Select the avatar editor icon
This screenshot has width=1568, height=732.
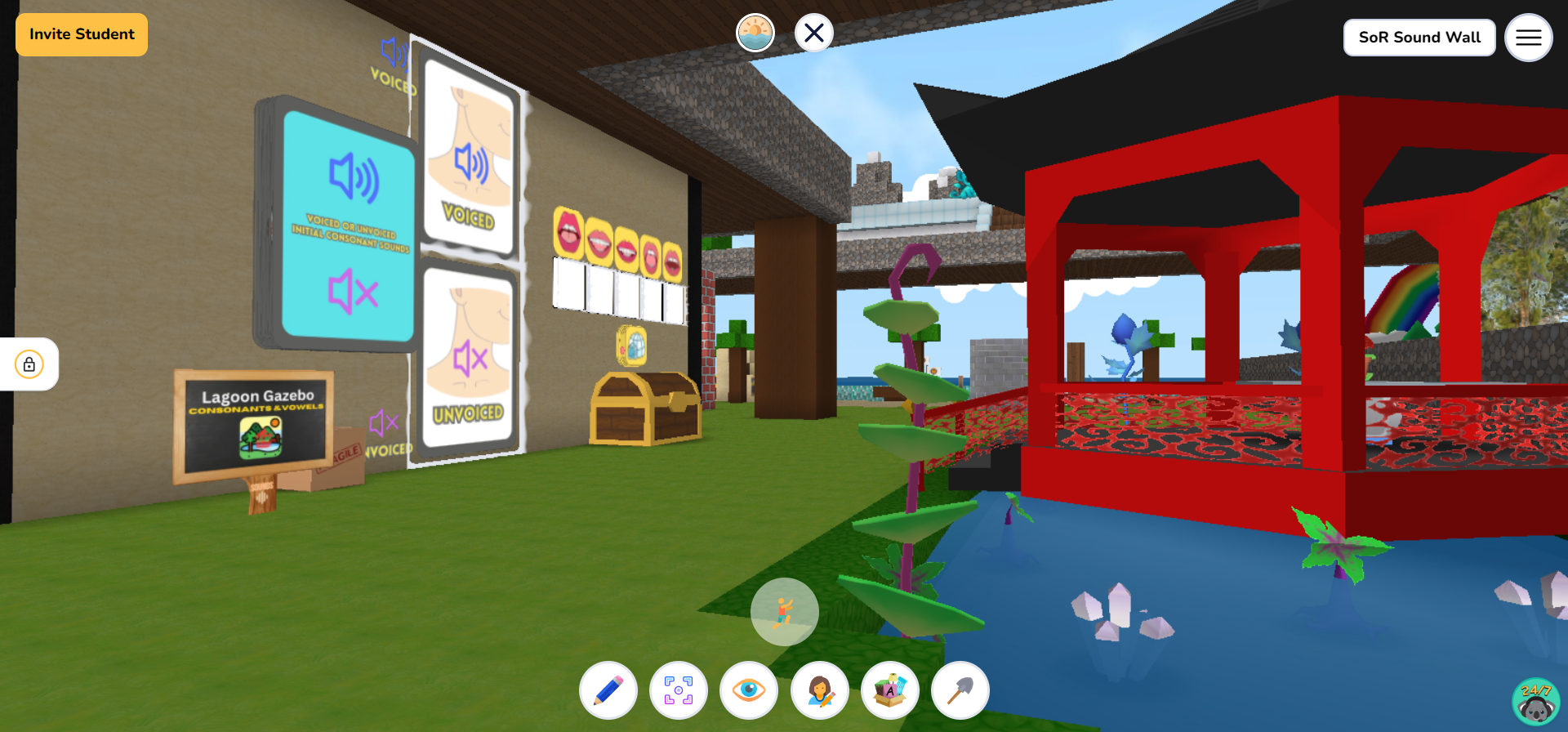820,690
